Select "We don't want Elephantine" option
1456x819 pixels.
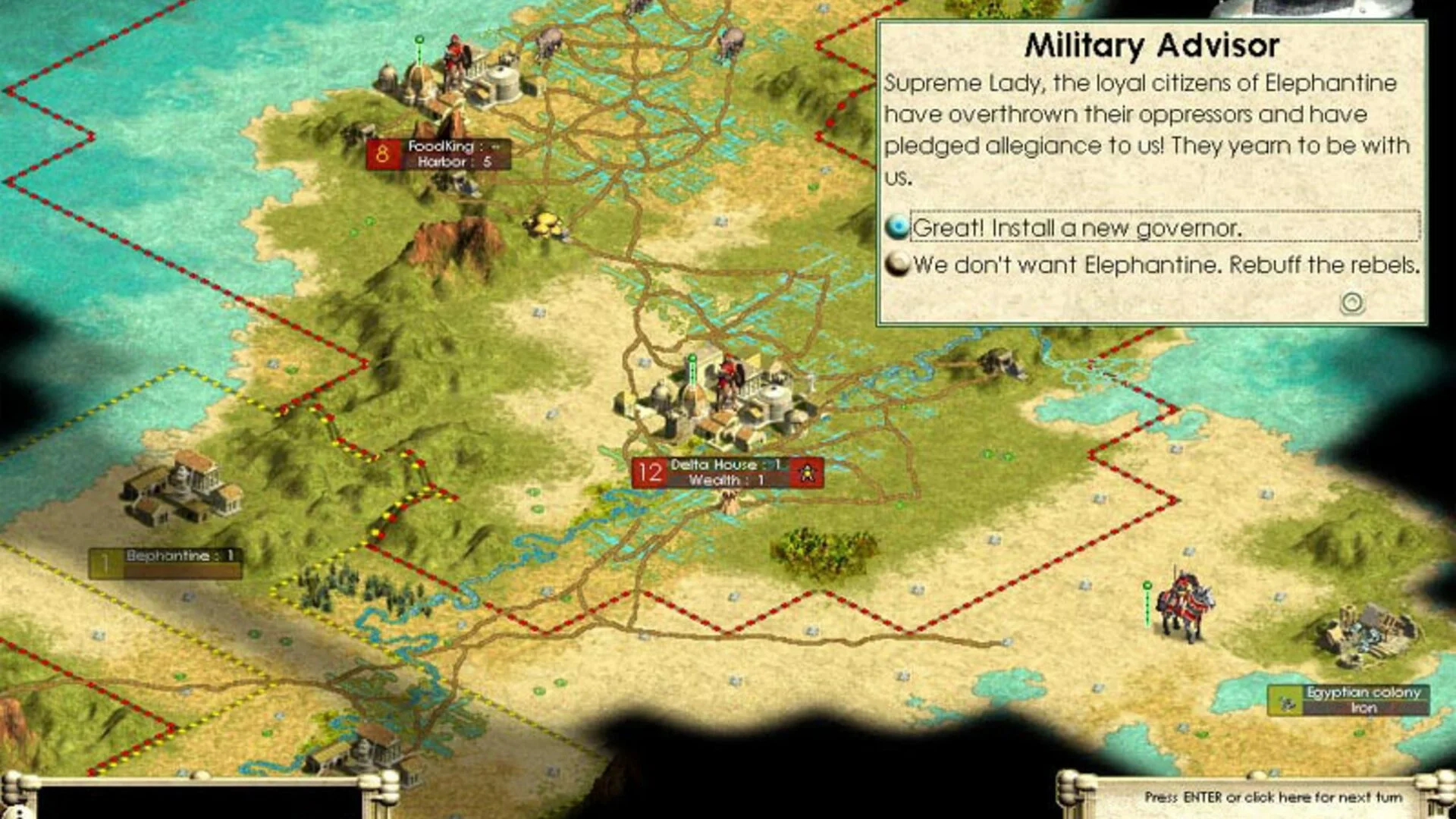coord(1165,265)
